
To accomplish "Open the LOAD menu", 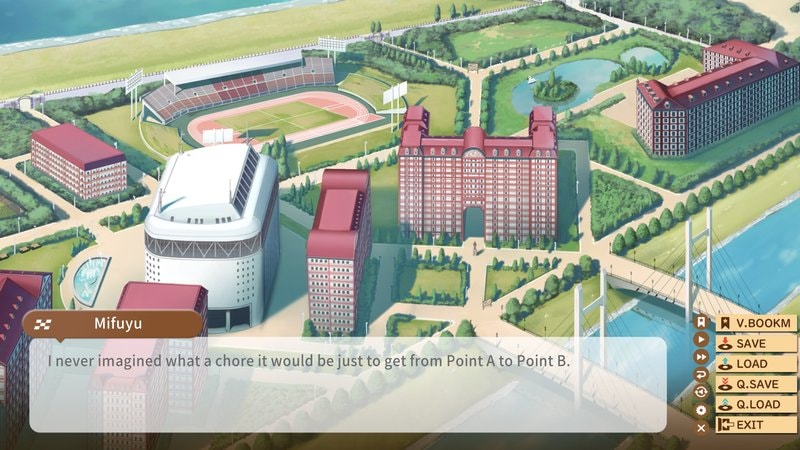I will click(757, 363).
